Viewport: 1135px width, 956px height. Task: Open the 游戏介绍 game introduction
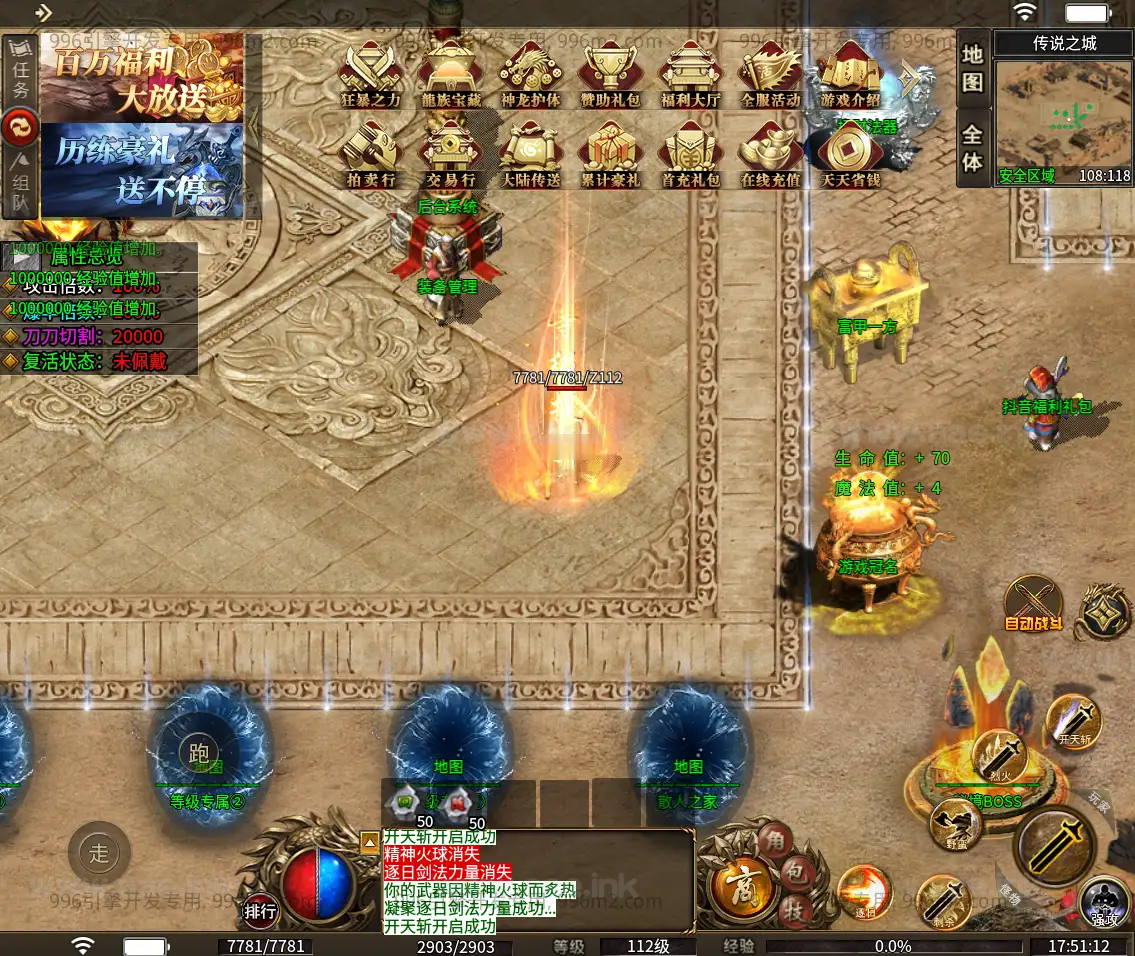point(850,72)
